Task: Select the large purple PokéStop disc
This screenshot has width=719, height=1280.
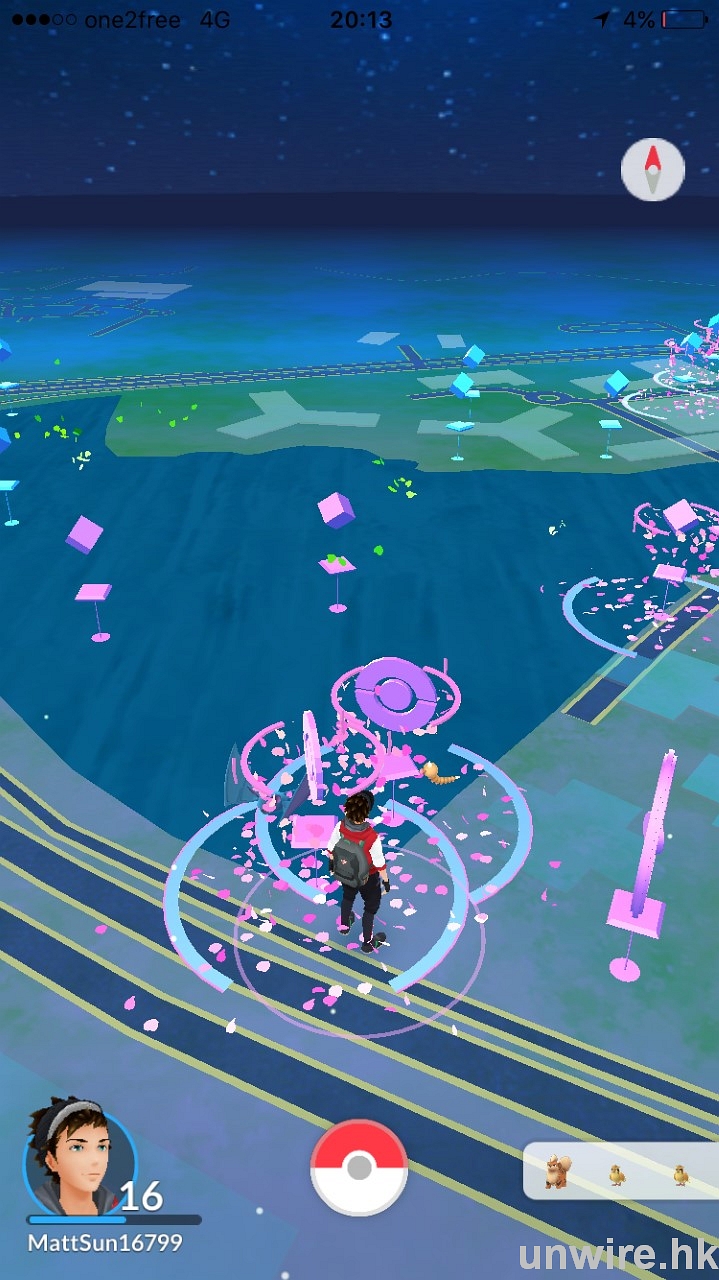Action: [x=396, y=686]
